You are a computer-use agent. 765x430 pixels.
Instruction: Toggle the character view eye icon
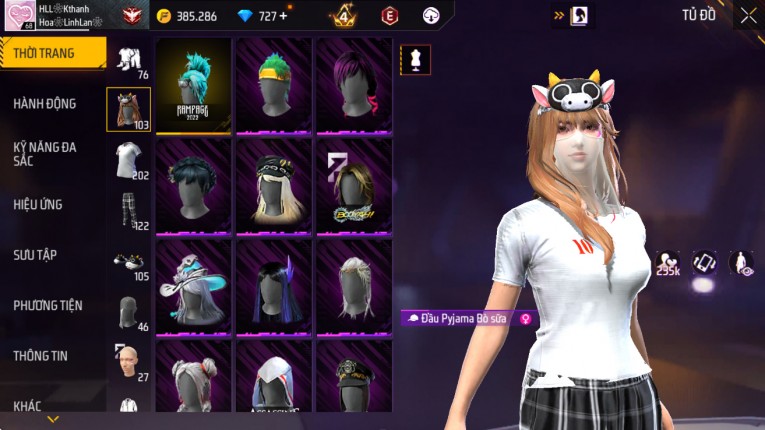click(741, 262)
